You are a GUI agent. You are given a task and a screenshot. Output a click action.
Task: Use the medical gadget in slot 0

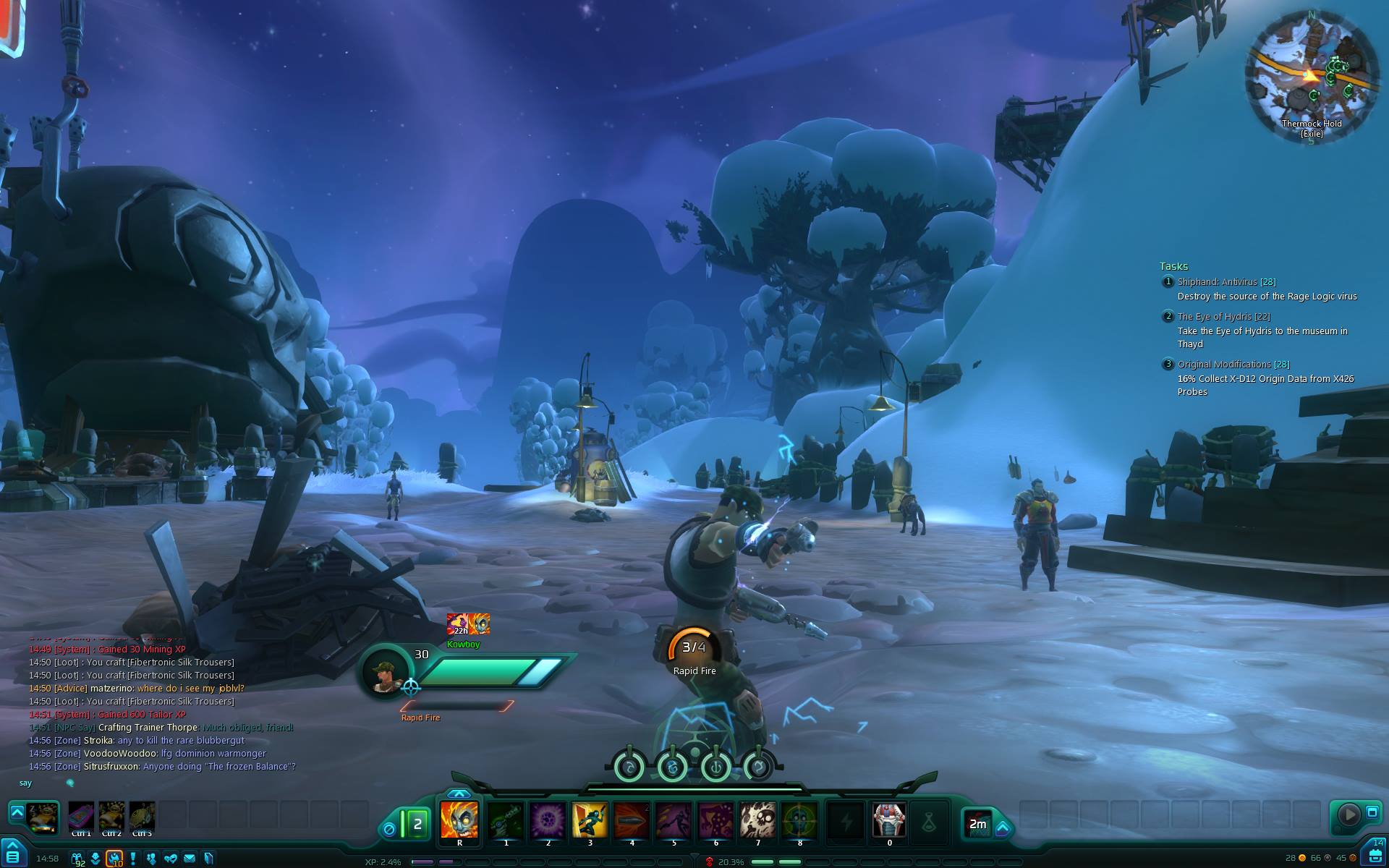click(889, 820)
